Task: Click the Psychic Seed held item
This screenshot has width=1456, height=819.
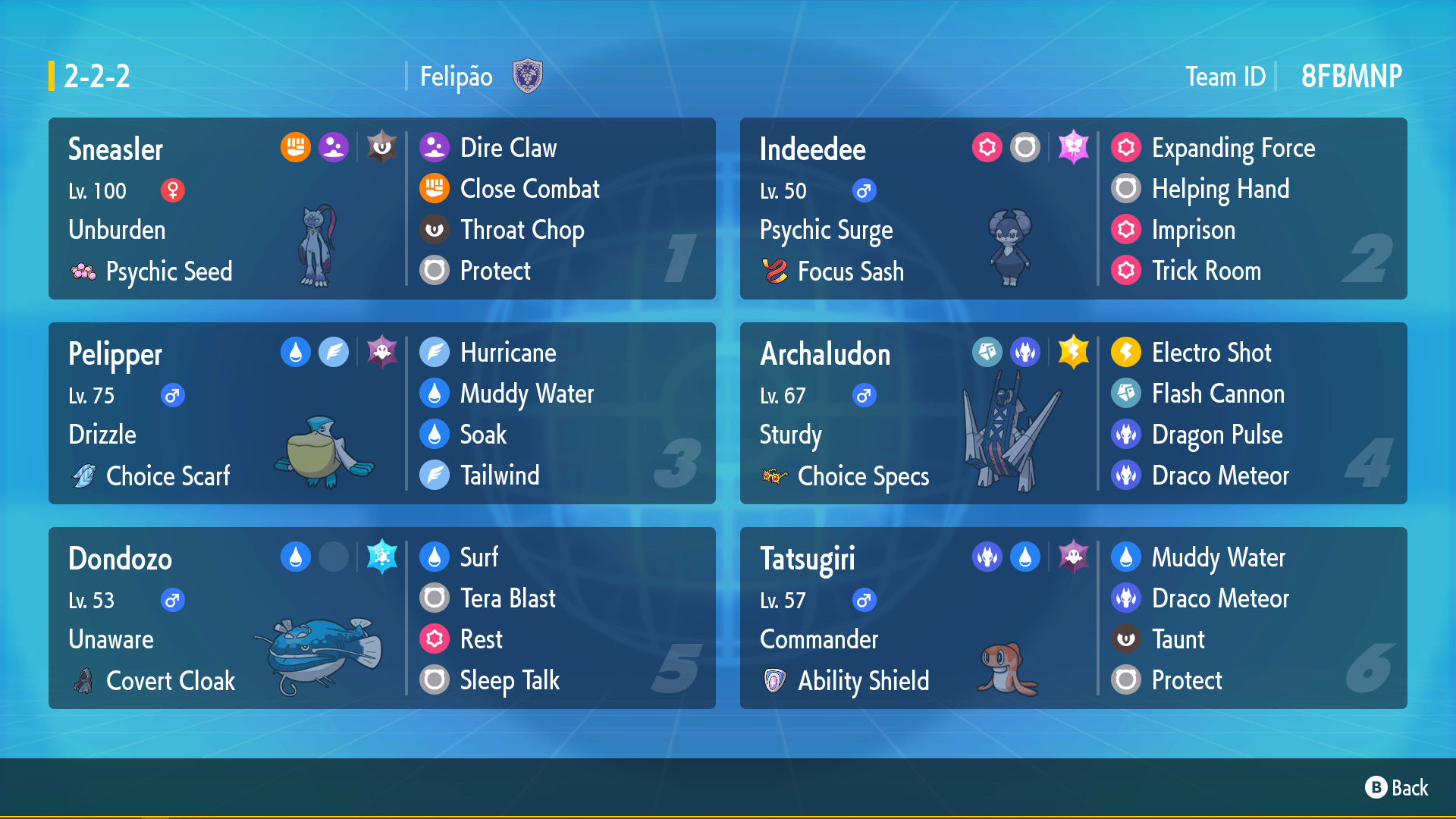Action: [x=168, y=271]
